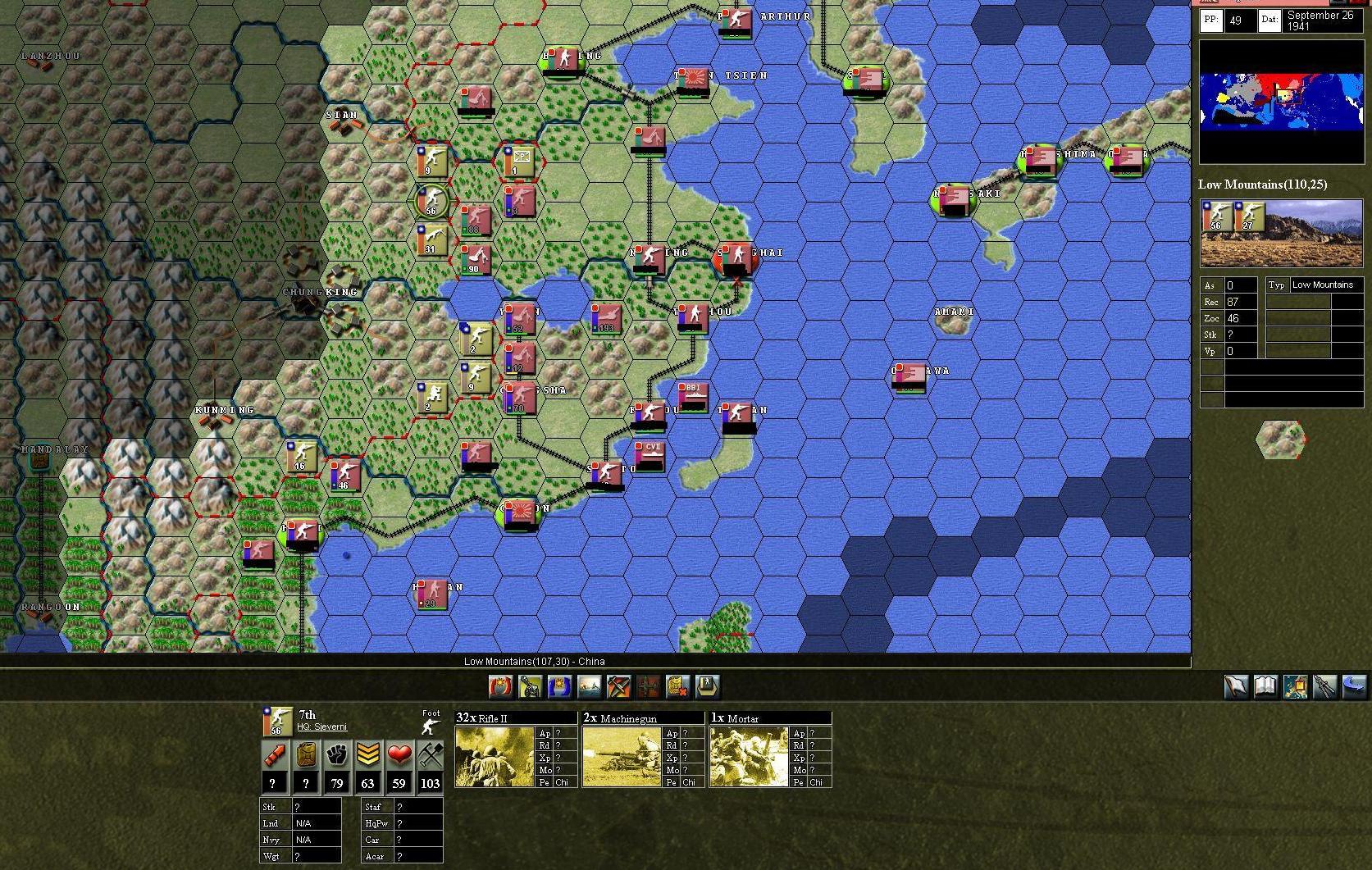This screenshot has width=1372, height=870.
Task: Open the naval battle toolbar icon
Action: 590,687
